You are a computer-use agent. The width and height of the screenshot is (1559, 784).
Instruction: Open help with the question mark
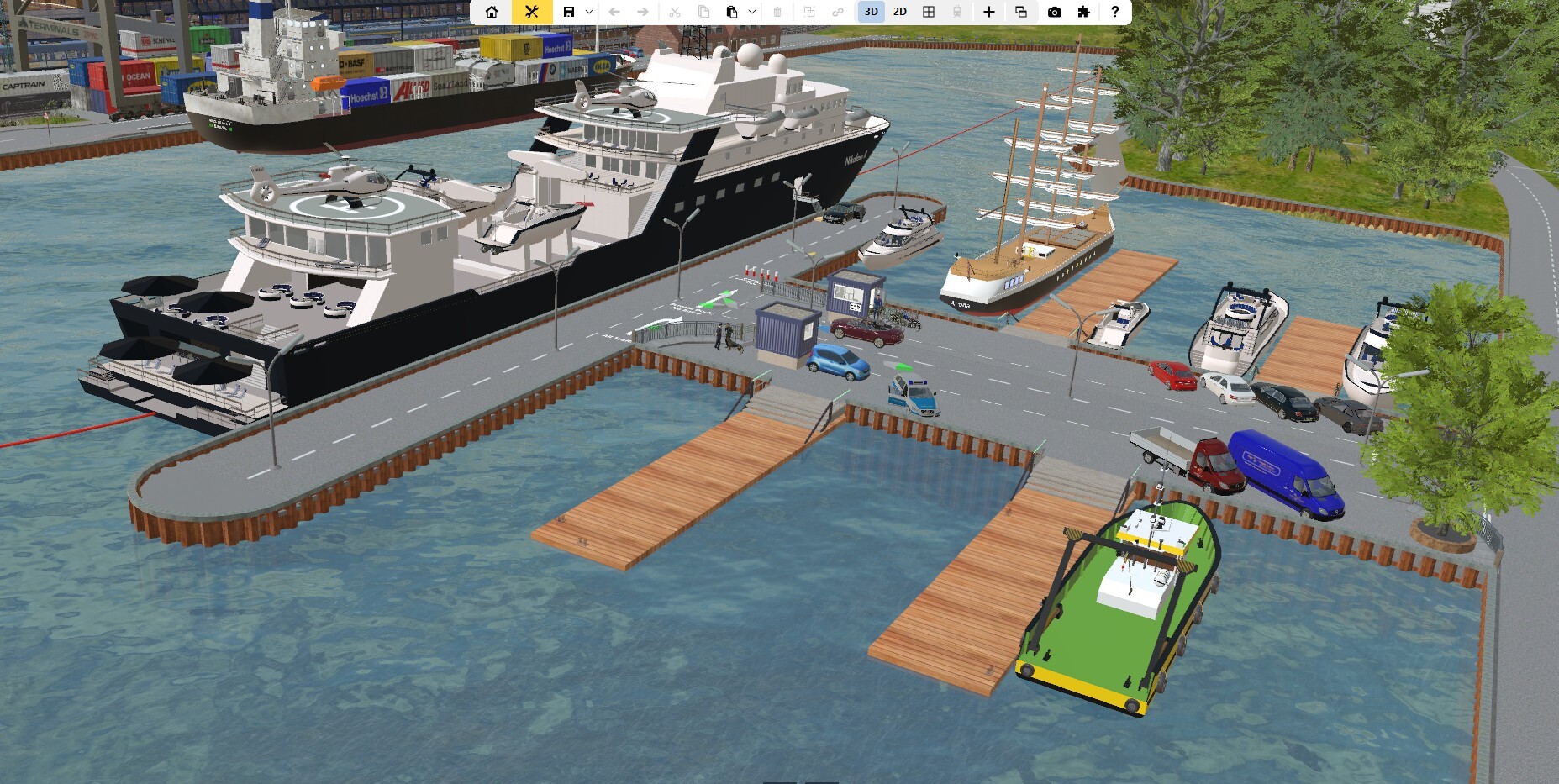[1114, 12]
